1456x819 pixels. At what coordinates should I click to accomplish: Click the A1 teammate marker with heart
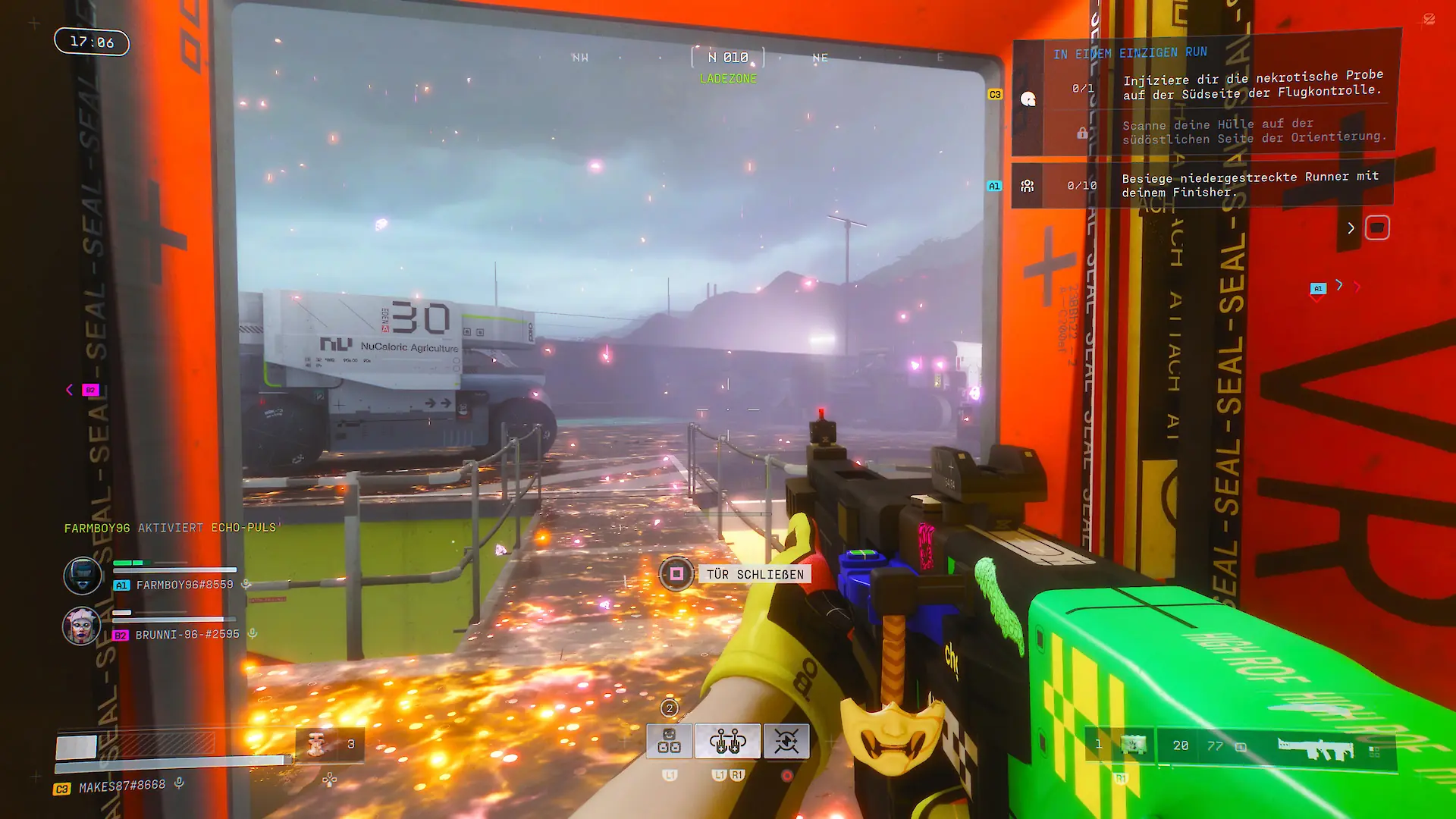coord(1318,290)
